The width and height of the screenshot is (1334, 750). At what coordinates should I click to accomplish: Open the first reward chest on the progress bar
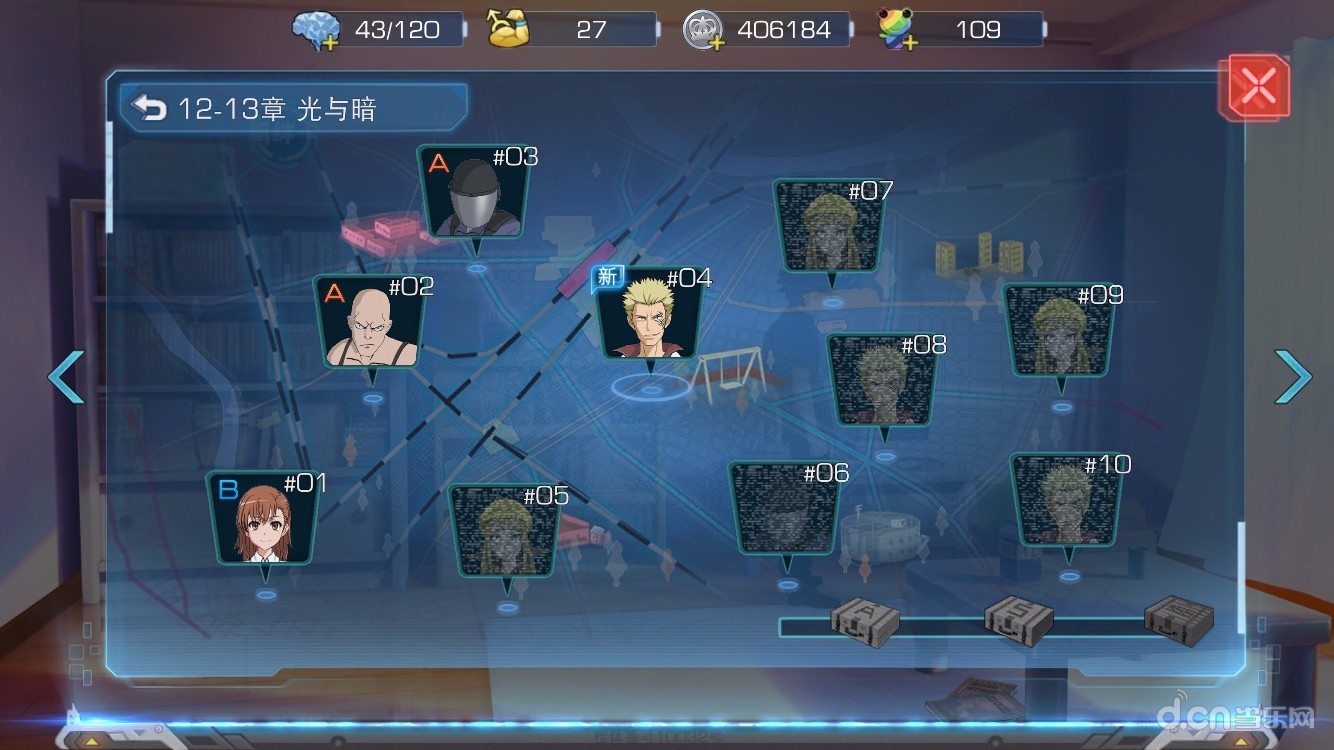click(865, 621)
